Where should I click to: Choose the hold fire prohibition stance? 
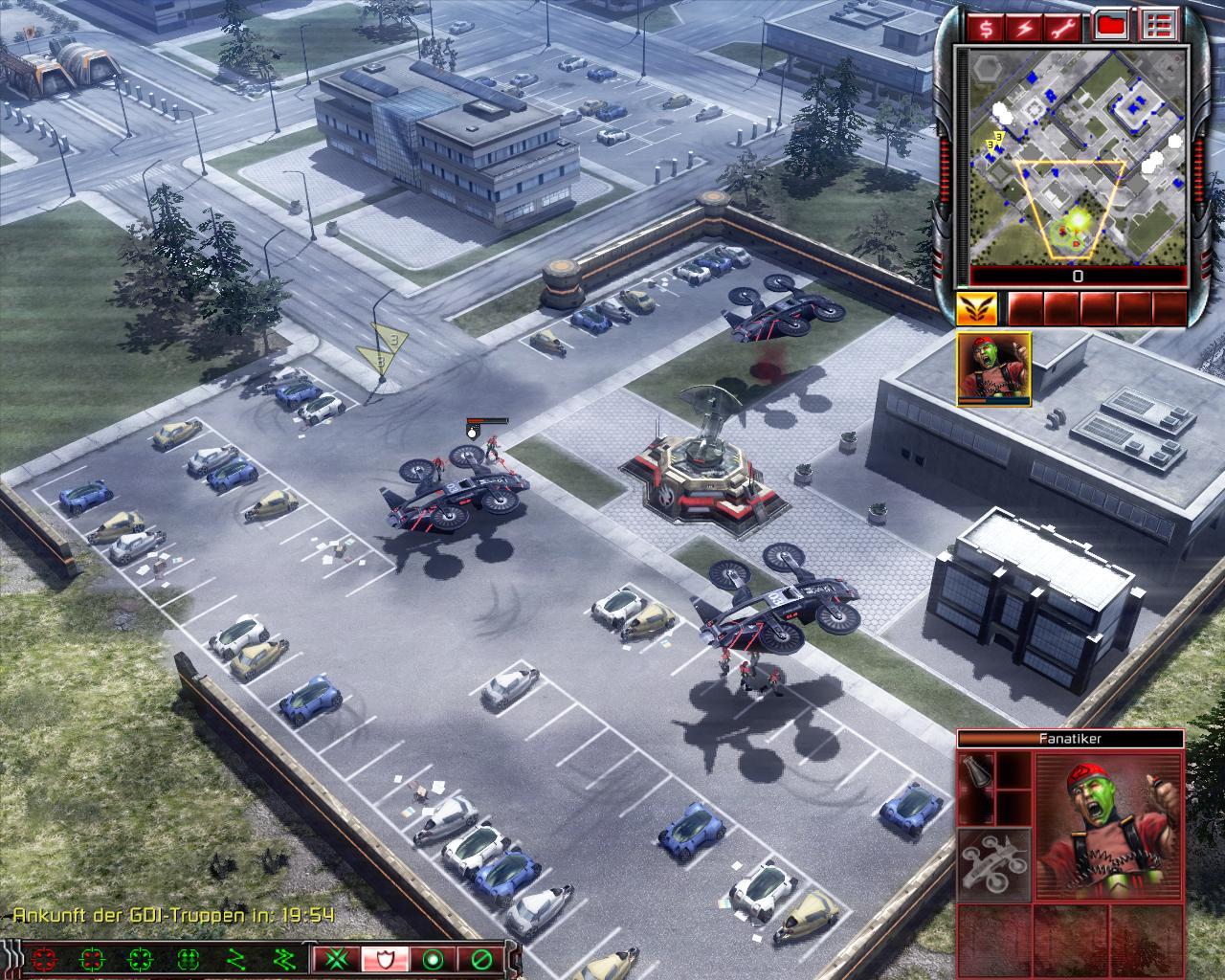[479, 958]
